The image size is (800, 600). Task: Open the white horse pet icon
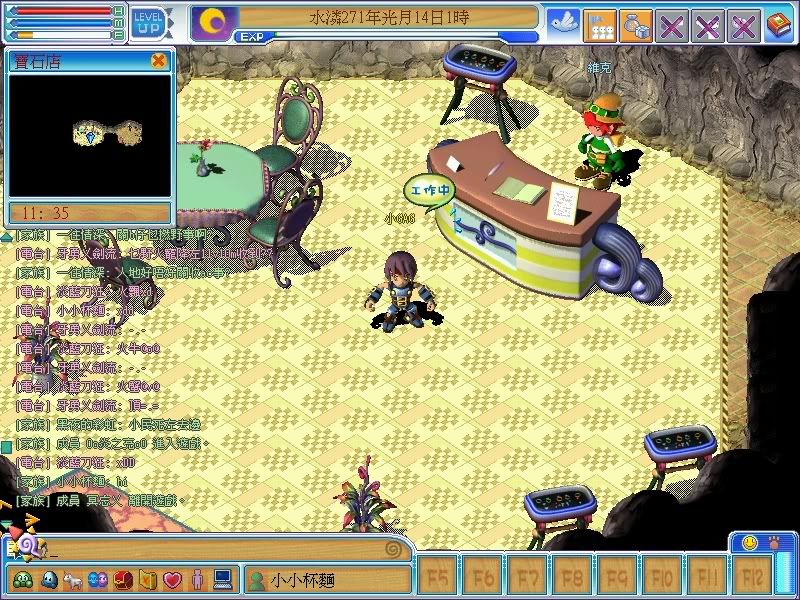pyautogui.click(x=74, y=579)
